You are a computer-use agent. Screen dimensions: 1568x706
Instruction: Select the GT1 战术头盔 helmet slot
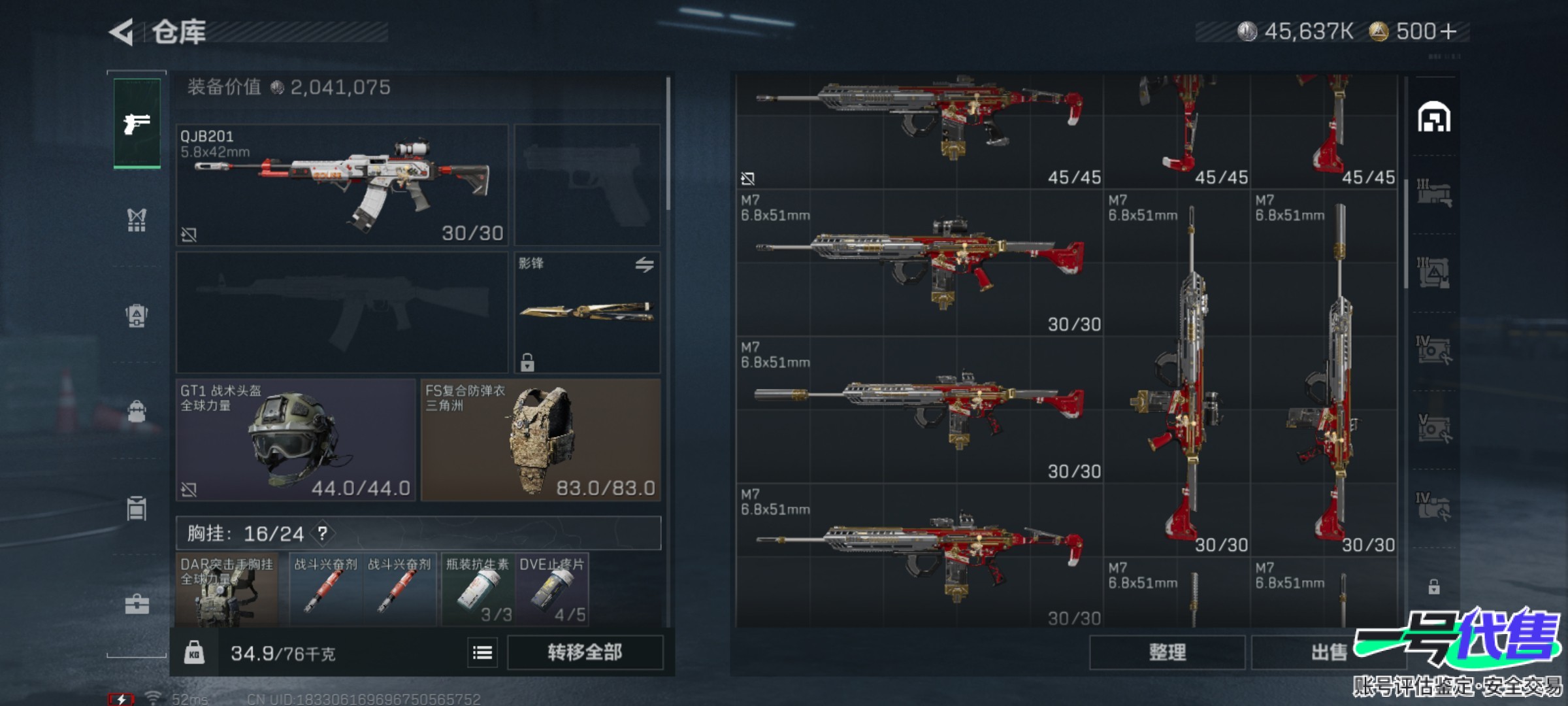pyautogui.click(x=295, y=440)
